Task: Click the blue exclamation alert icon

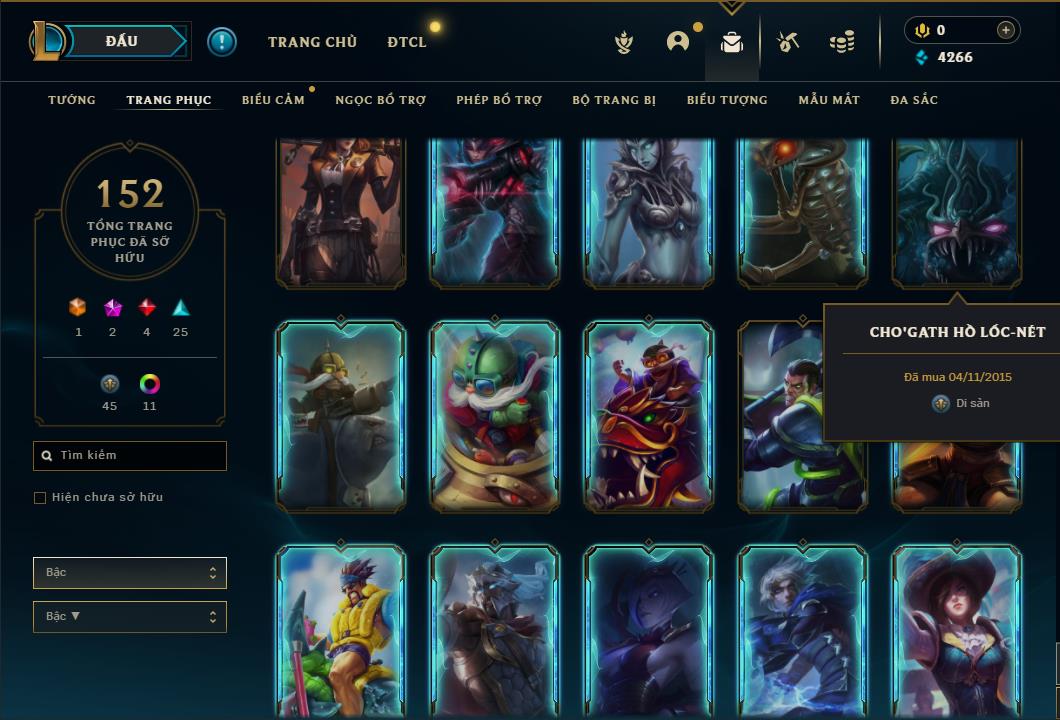Action: [222, 42]
